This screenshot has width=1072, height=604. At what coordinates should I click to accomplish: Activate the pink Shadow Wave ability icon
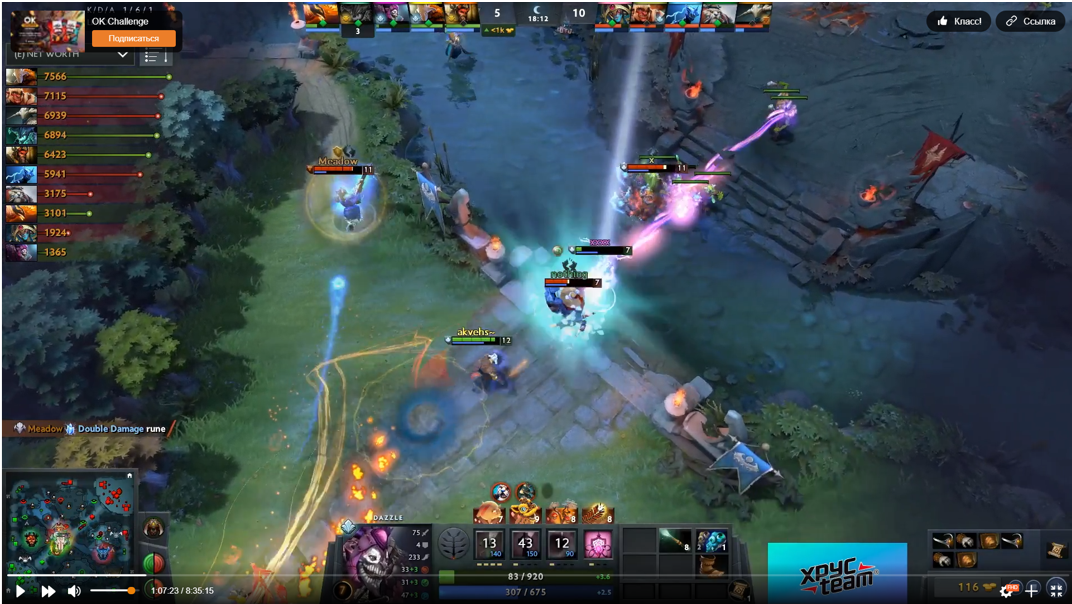[x=598, y=545]
